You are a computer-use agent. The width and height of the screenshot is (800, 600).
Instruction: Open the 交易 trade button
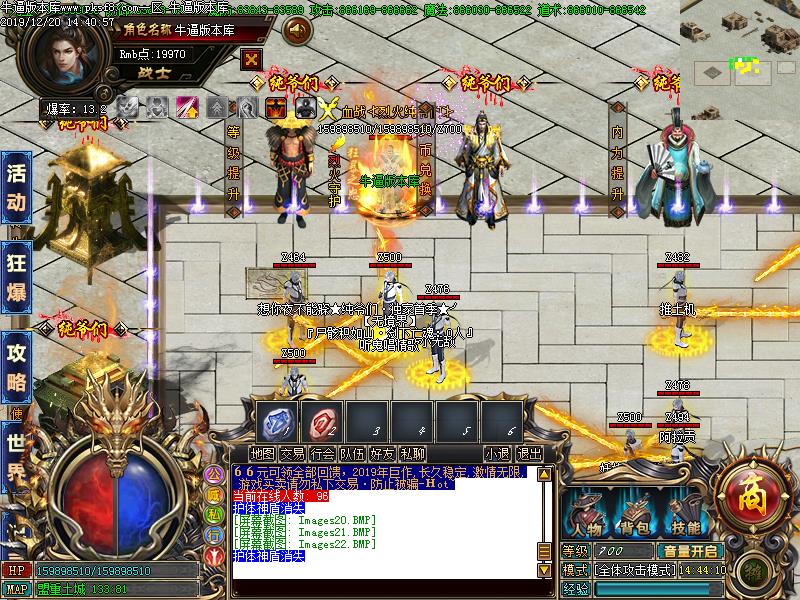[x=293, y=454]
